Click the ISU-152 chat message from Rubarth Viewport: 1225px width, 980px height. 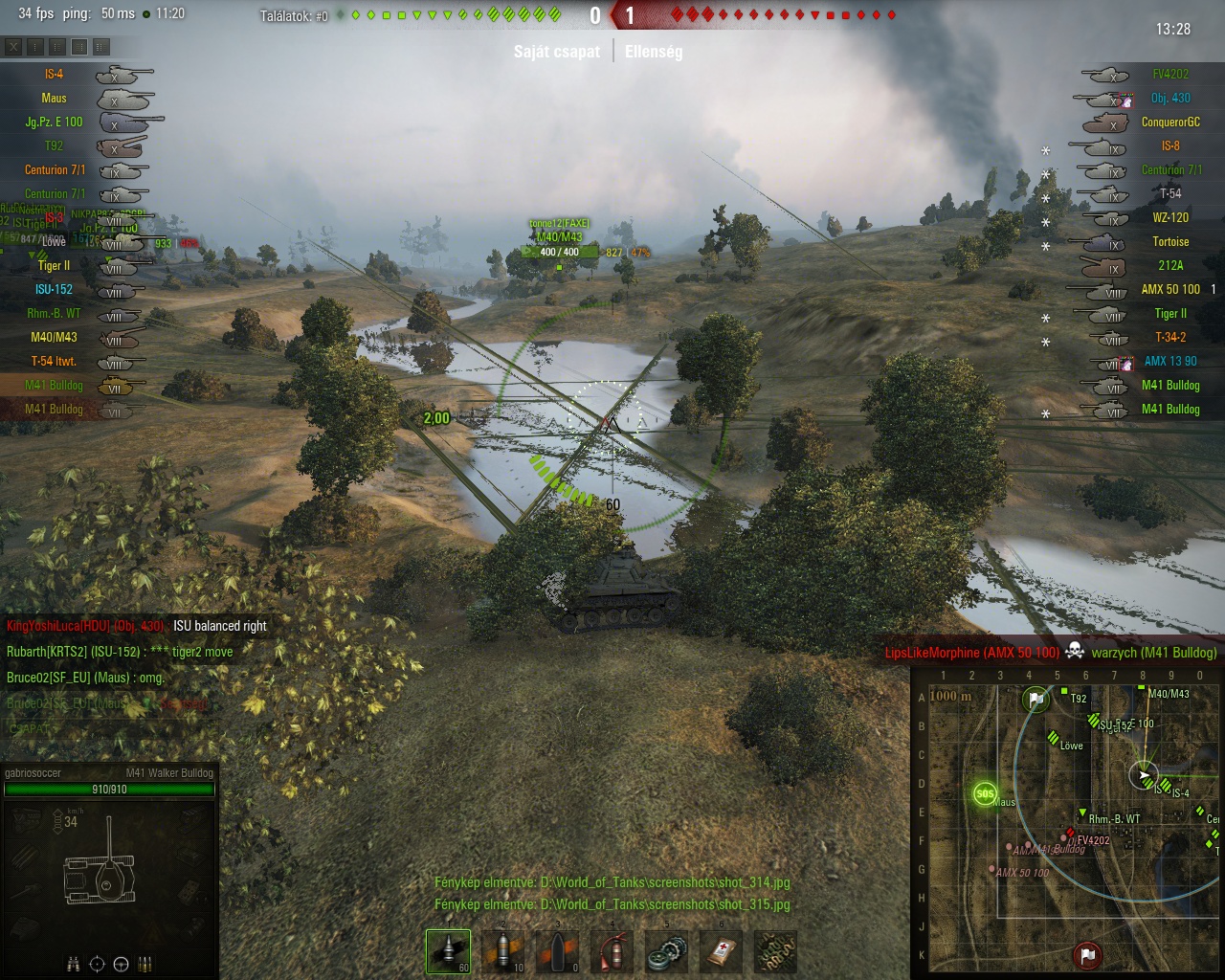tap(120, 652)
